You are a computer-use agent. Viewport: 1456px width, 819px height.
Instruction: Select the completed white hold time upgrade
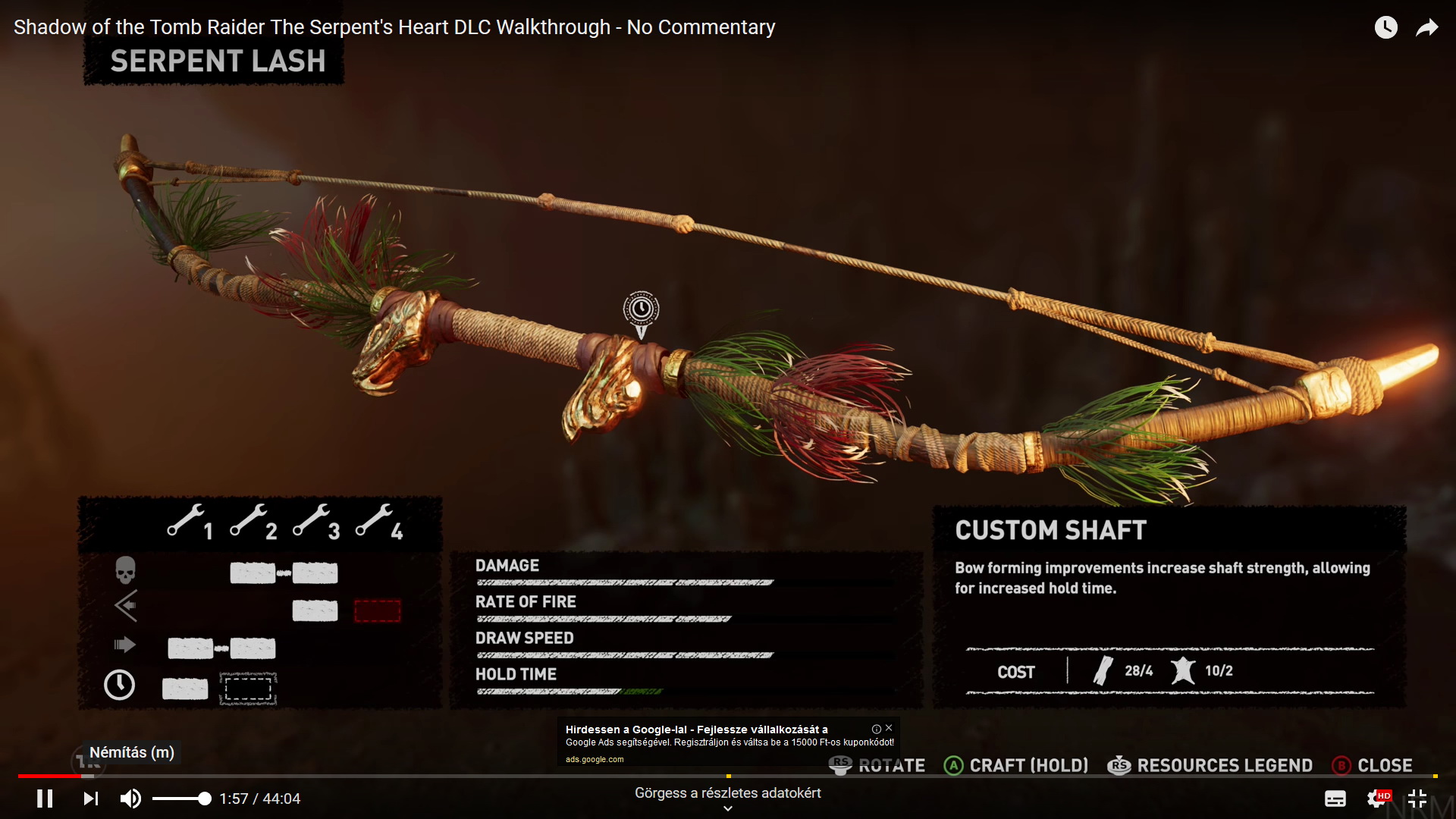tap(185, 689)
